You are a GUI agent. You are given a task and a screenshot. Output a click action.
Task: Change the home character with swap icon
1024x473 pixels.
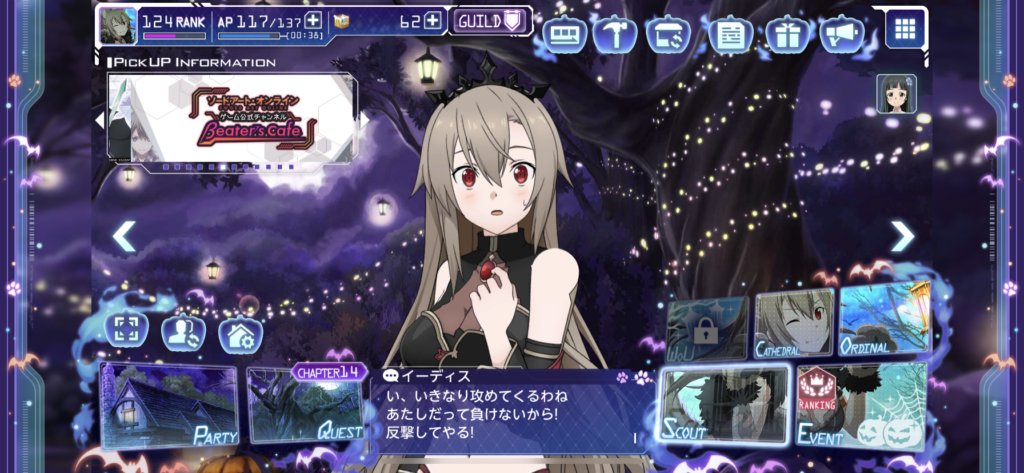click(x=184, y=332)
